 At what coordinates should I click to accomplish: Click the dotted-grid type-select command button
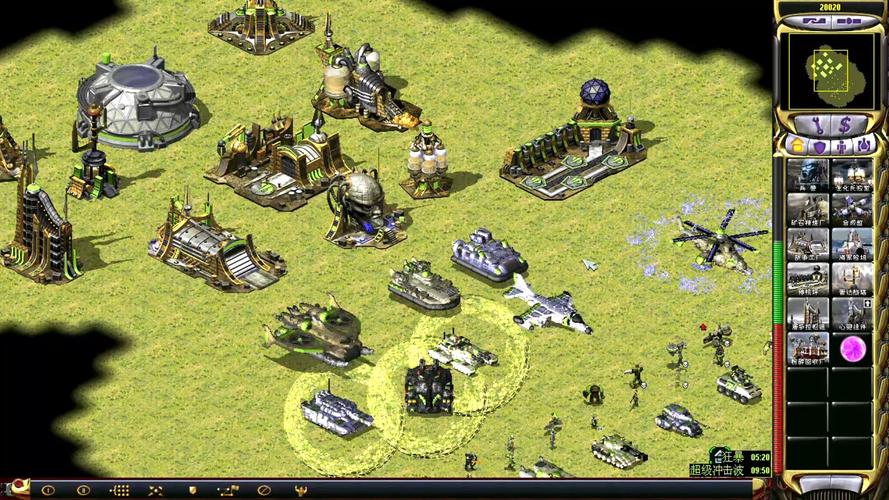[x=119, y=491]
